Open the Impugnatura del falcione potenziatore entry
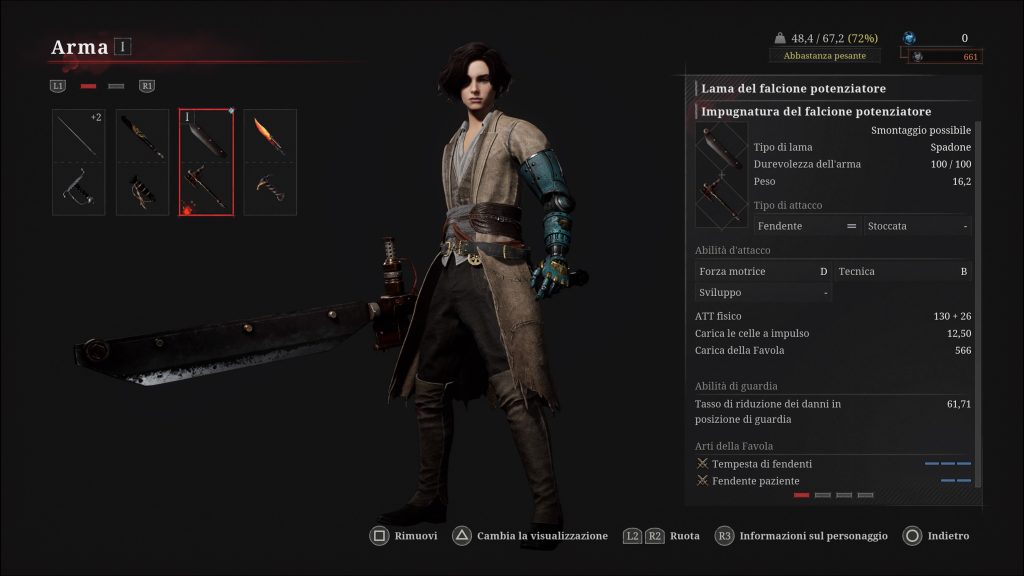1024x576 pixels. click(816, 112)
